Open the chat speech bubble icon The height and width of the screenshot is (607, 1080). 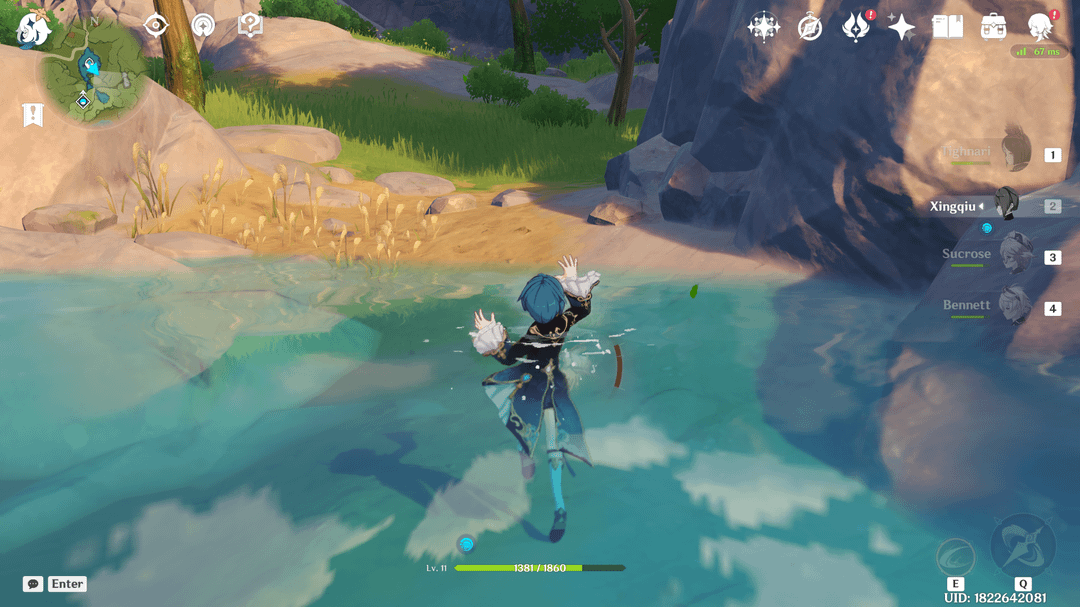(x=33, y=584)
